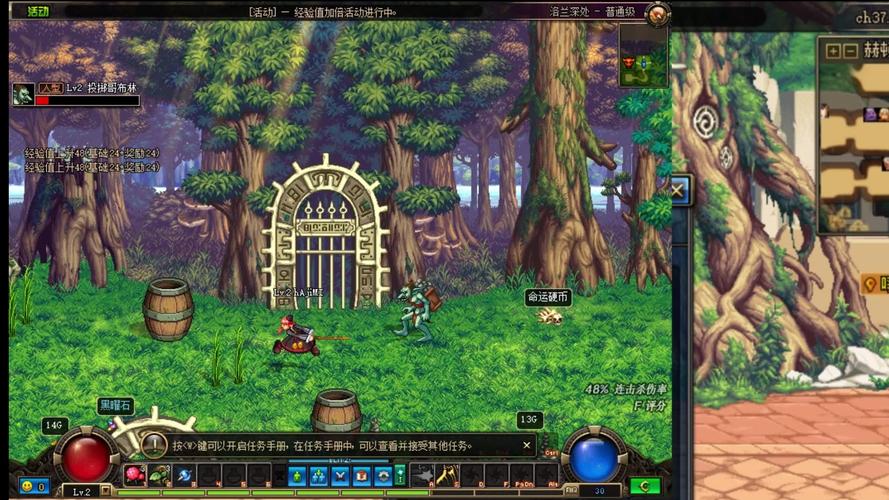Use the blue orb item slot

tap(183, 474)
